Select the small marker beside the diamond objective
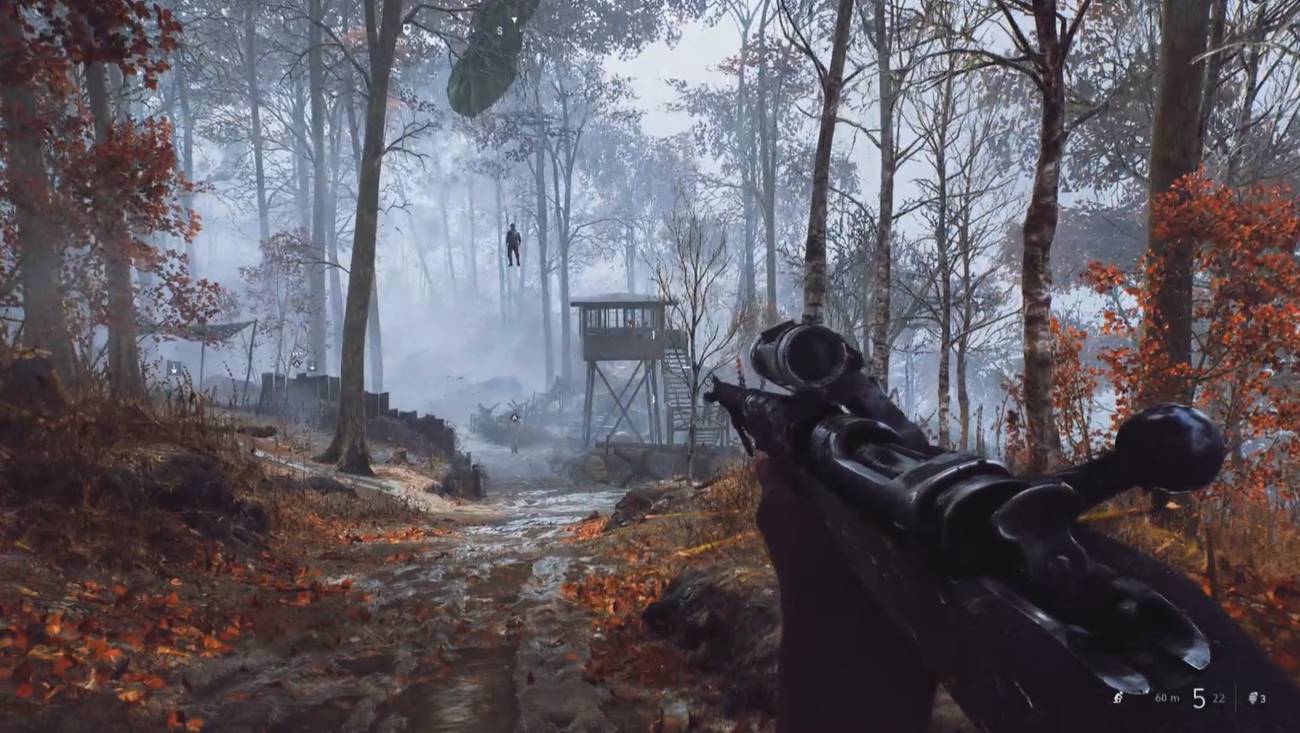 pyautogui.click(x=312, y=367)
